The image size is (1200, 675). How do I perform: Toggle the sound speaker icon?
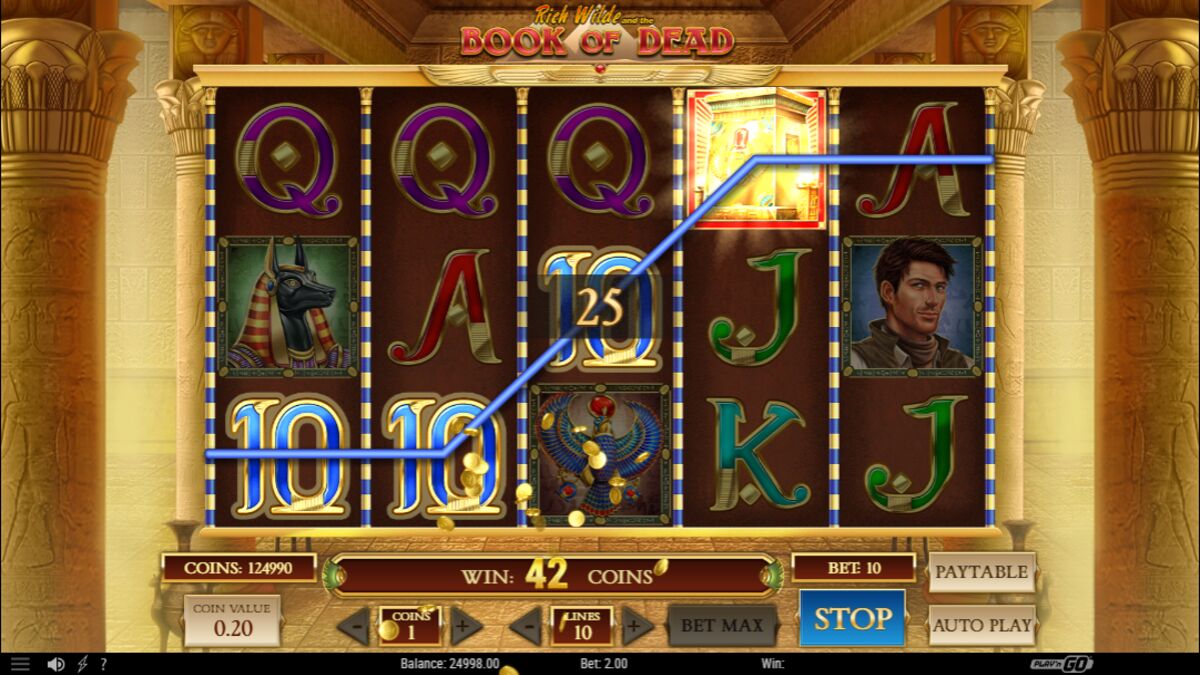tap(56, 664)
